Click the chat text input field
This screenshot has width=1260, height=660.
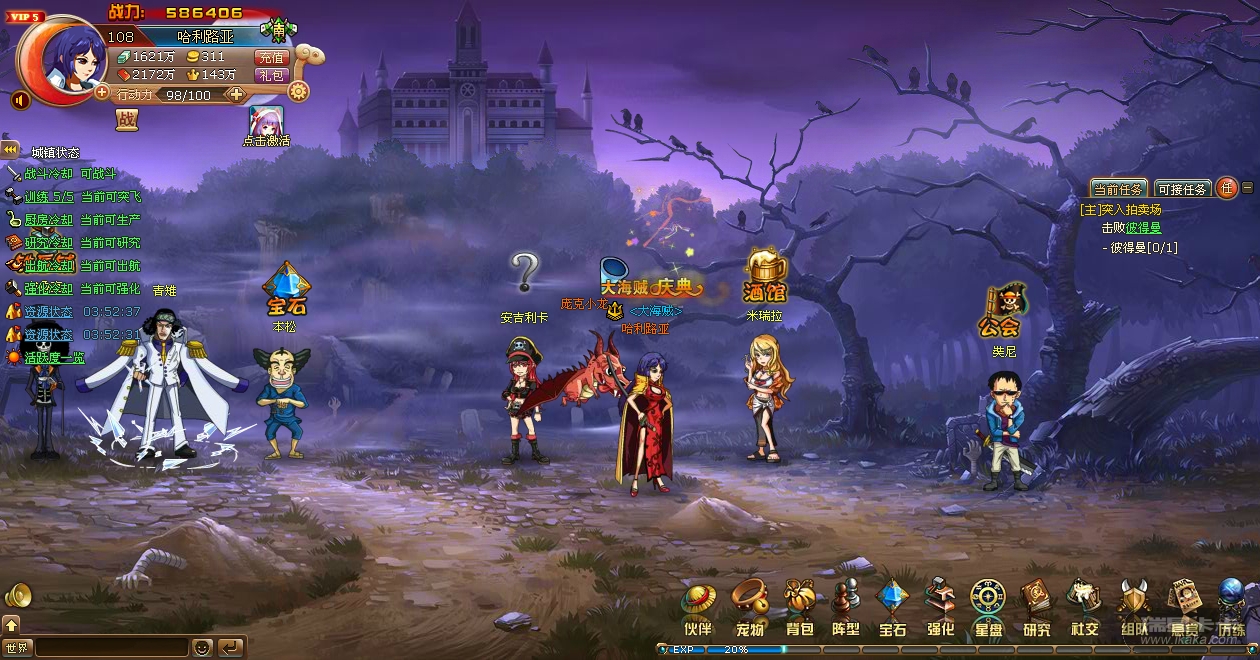112,647
